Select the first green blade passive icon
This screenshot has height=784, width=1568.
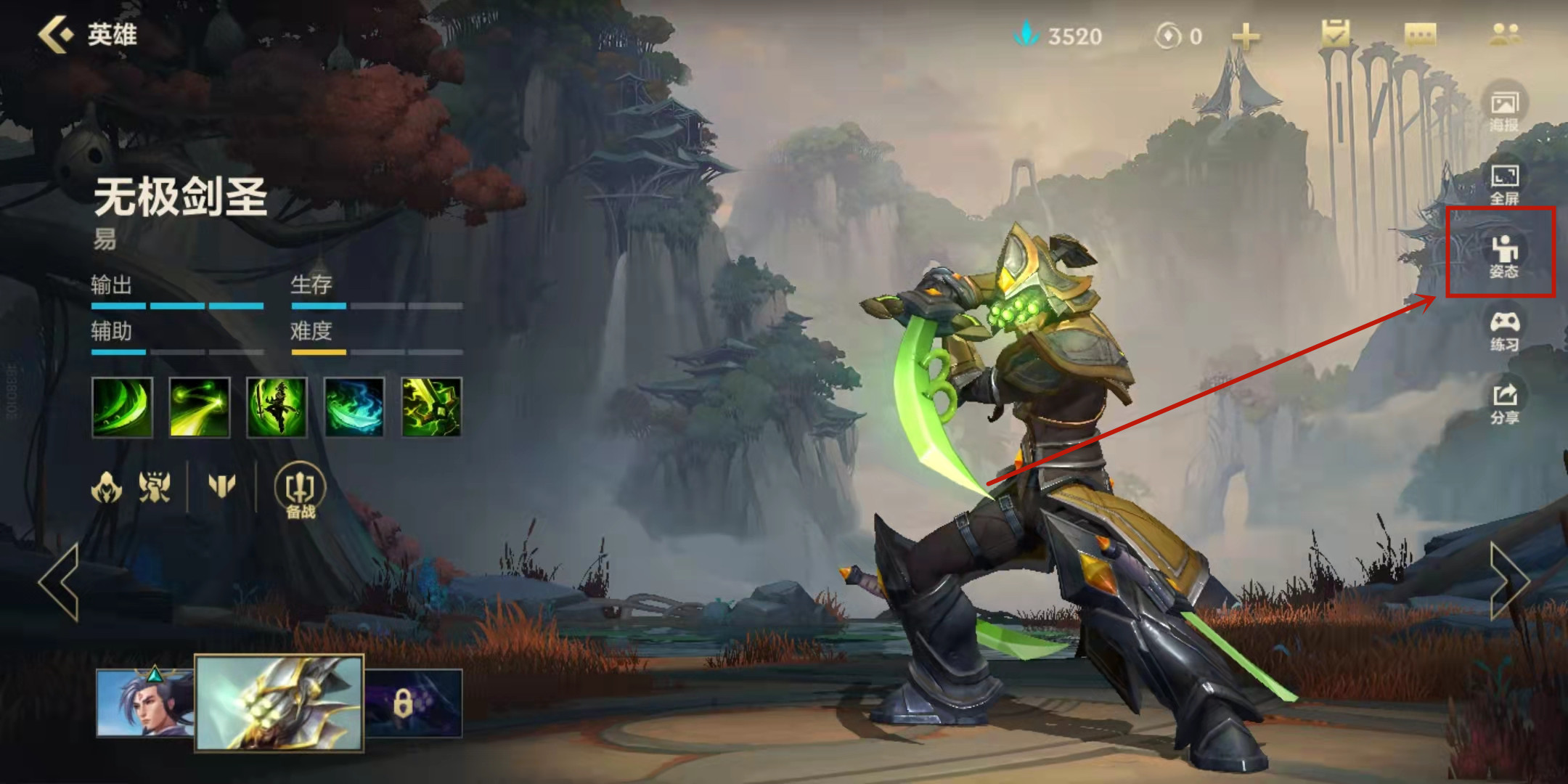click(123, 407)
